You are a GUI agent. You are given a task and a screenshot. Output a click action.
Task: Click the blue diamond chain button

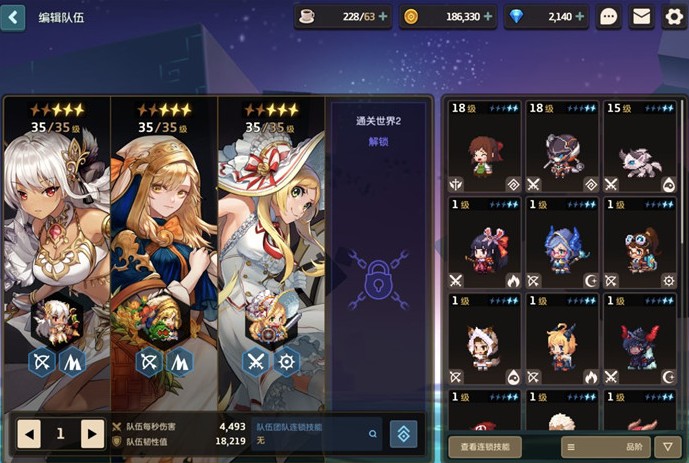click(403, 433)
